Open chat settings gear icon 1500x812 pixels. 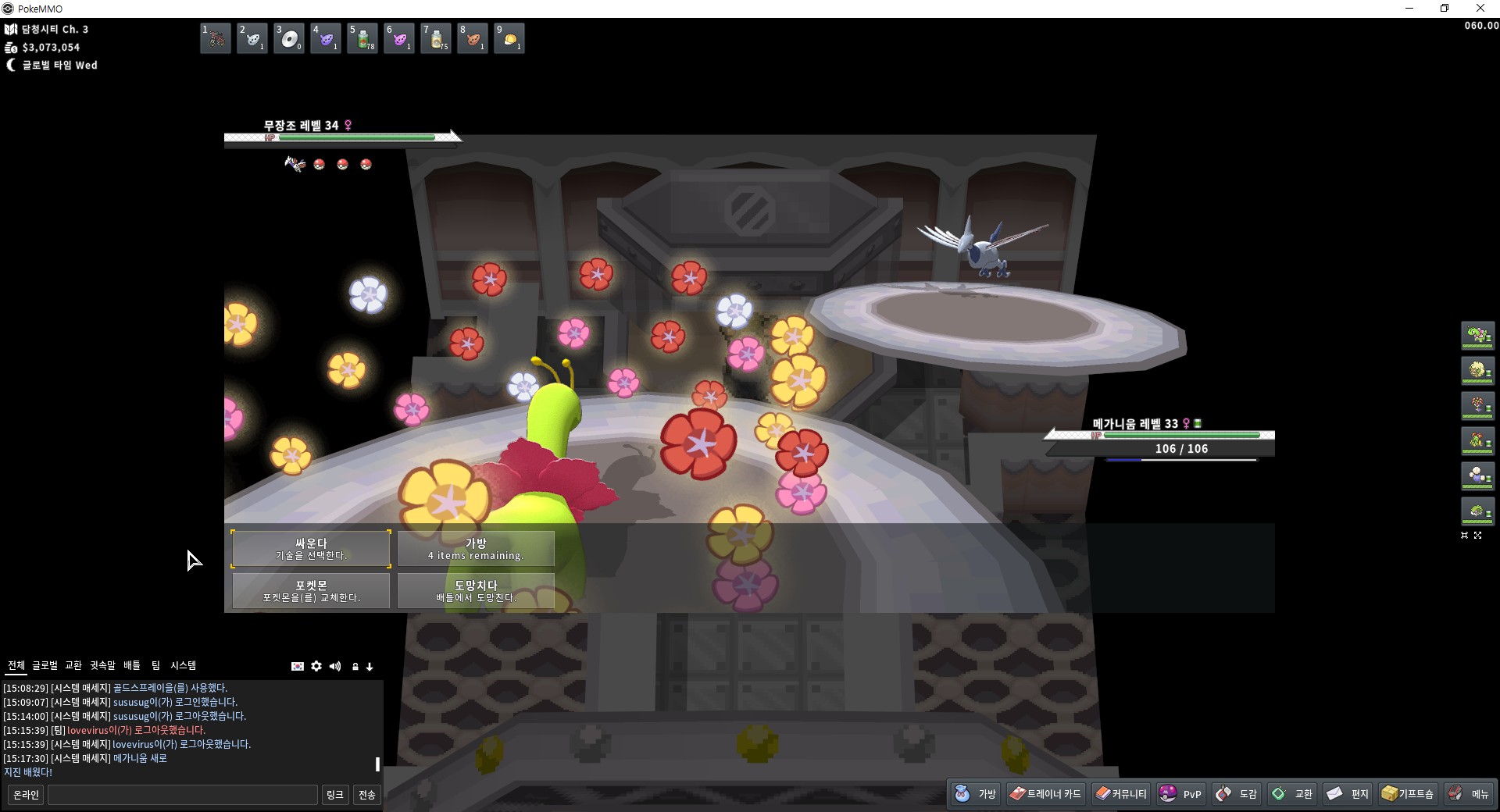click(x=316, y=666)
